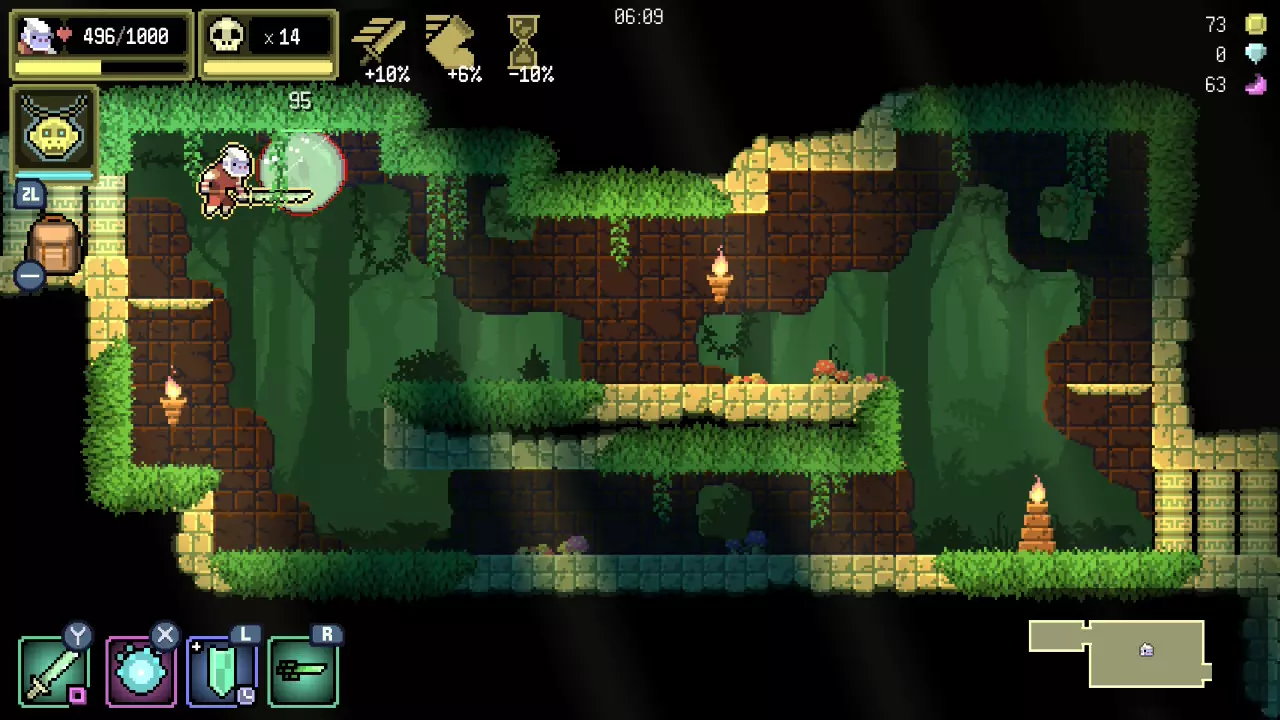Select the green sword attack slot
The image size is (1280, 720).
point(53,671)
